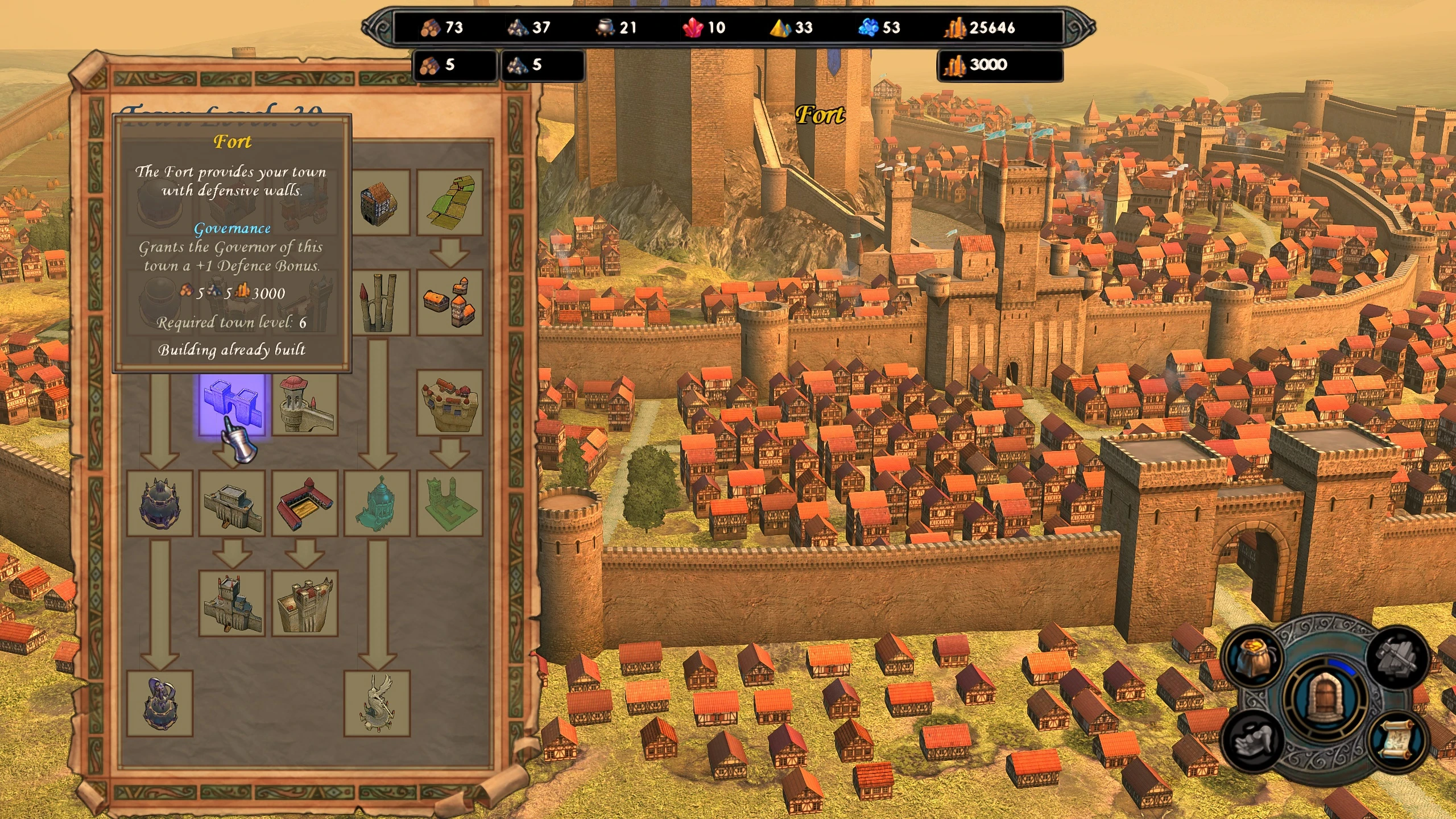Pick the tall sandstone keep building
Screen dimensions: 1456x819
tap(305, 603)
